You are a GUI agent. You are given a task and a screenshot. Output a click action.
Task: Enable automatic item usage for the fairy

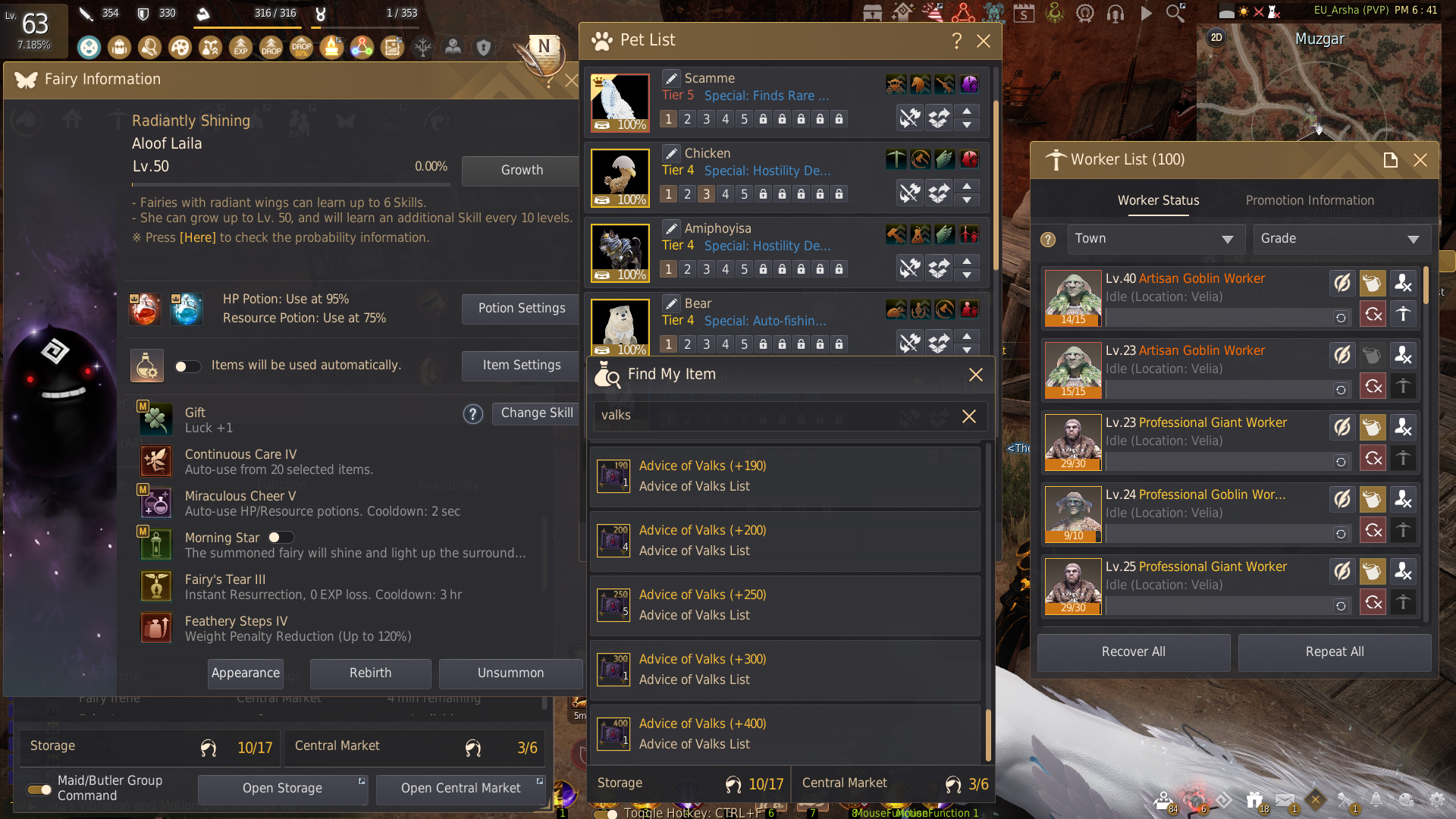coord(187,366)
